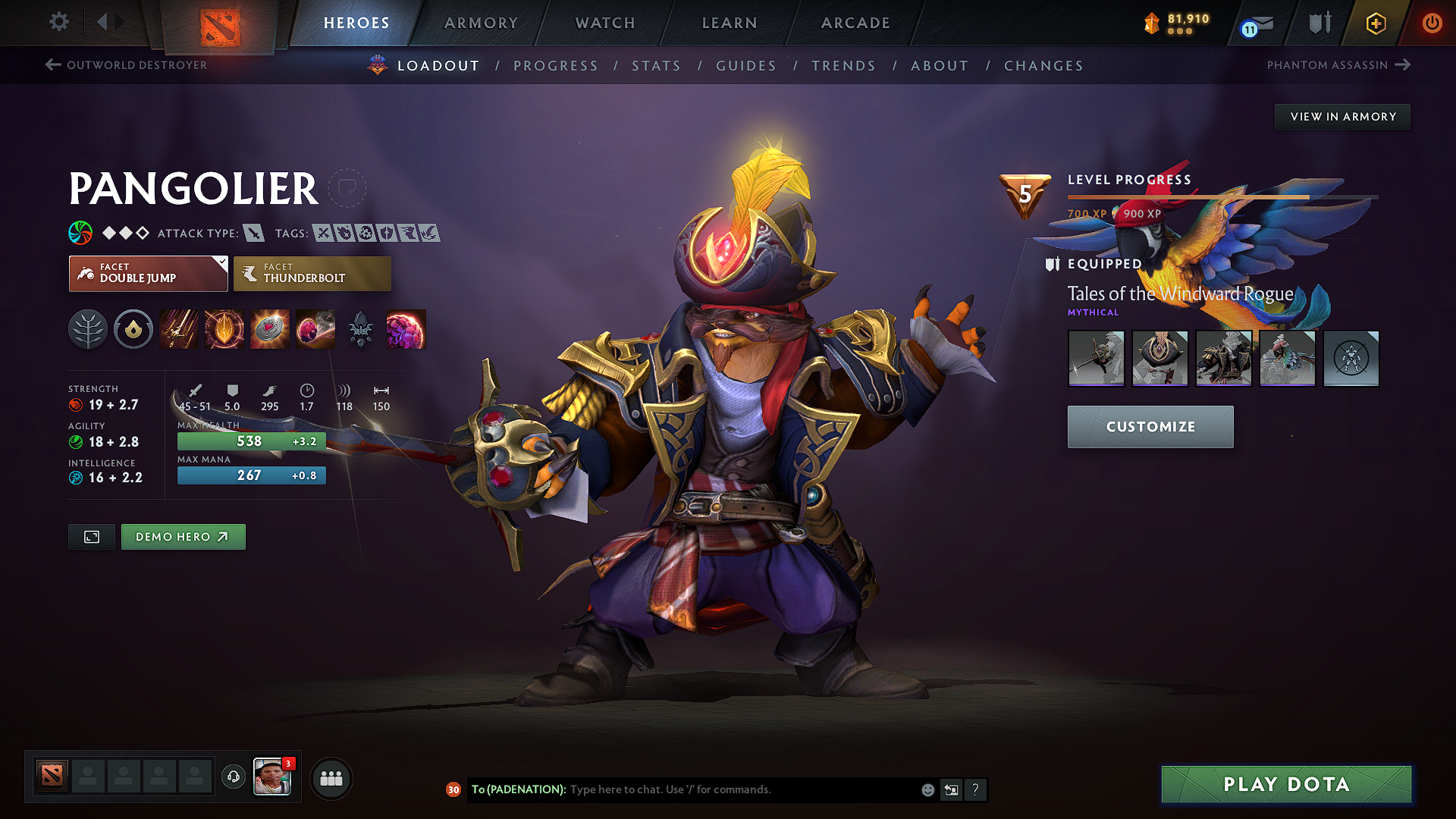Click the back arrow to Outworld Destroyer
Screen dimensions: 1456x819
[x=52, y=64]
